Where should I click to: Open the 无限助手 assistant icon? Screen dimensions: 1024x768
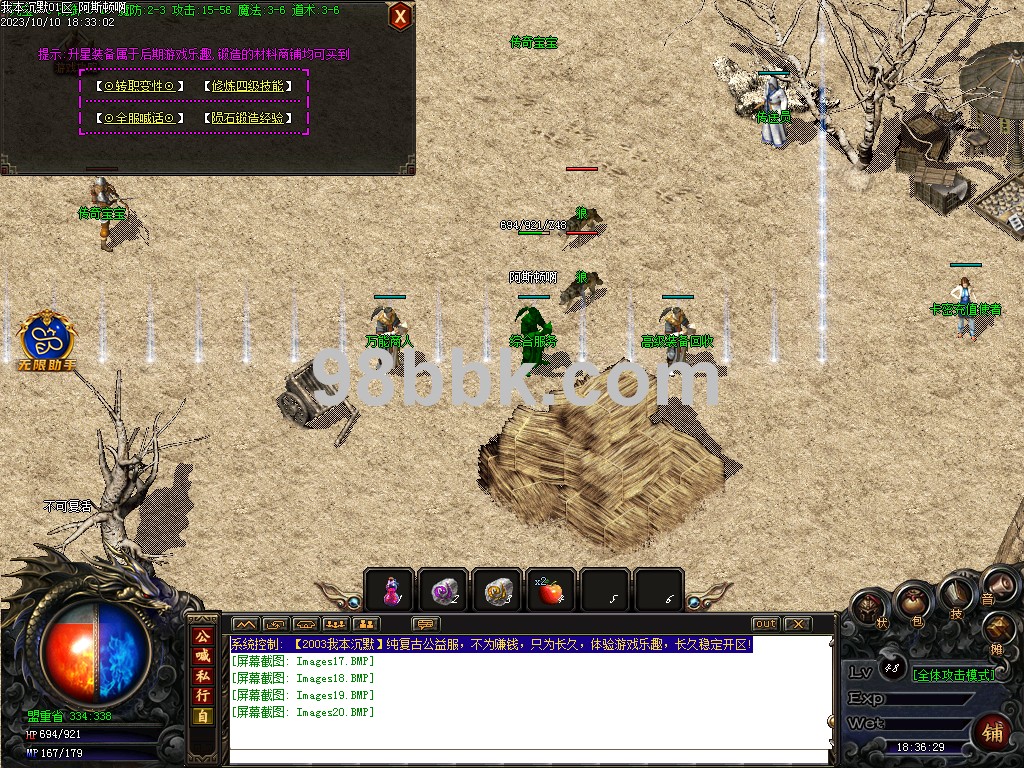coord(46,338)
